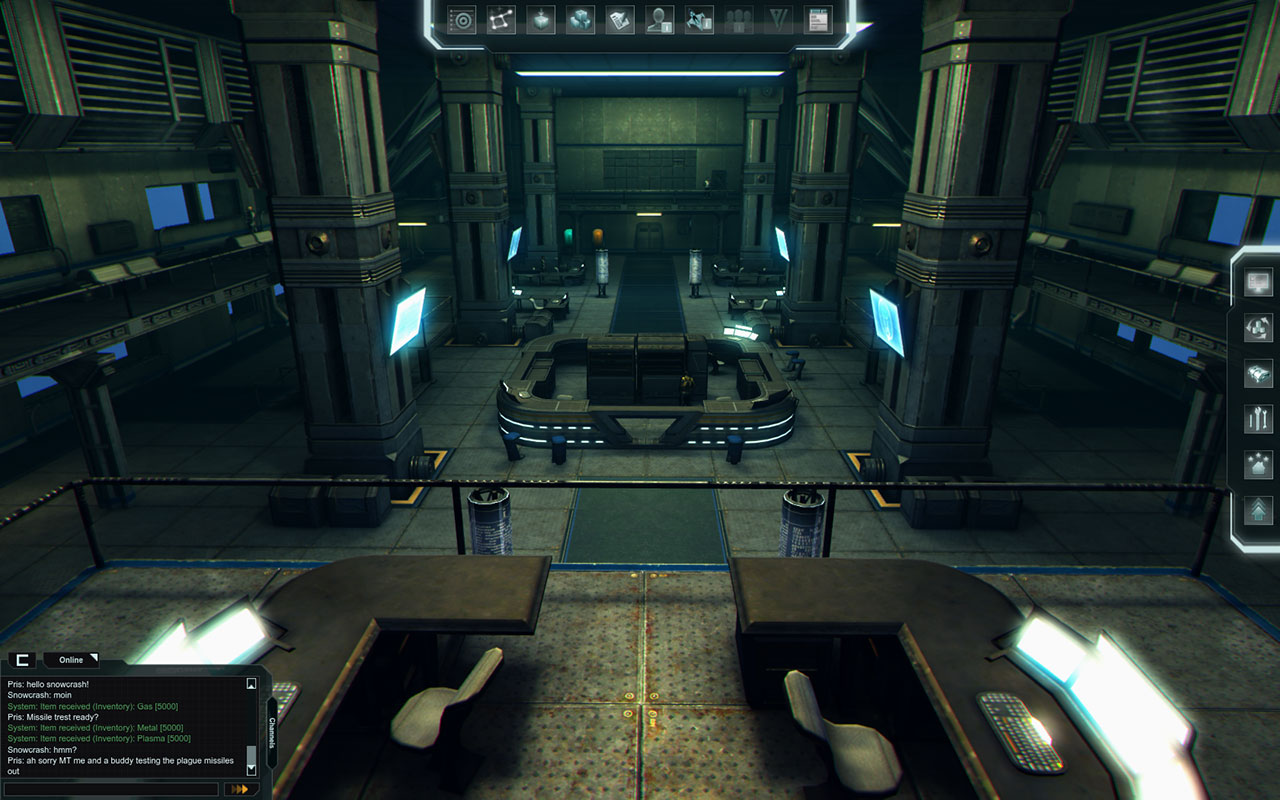
Task: Open the faction emblem icon near the toolbar's right end
Action: (x=778, y=20)
